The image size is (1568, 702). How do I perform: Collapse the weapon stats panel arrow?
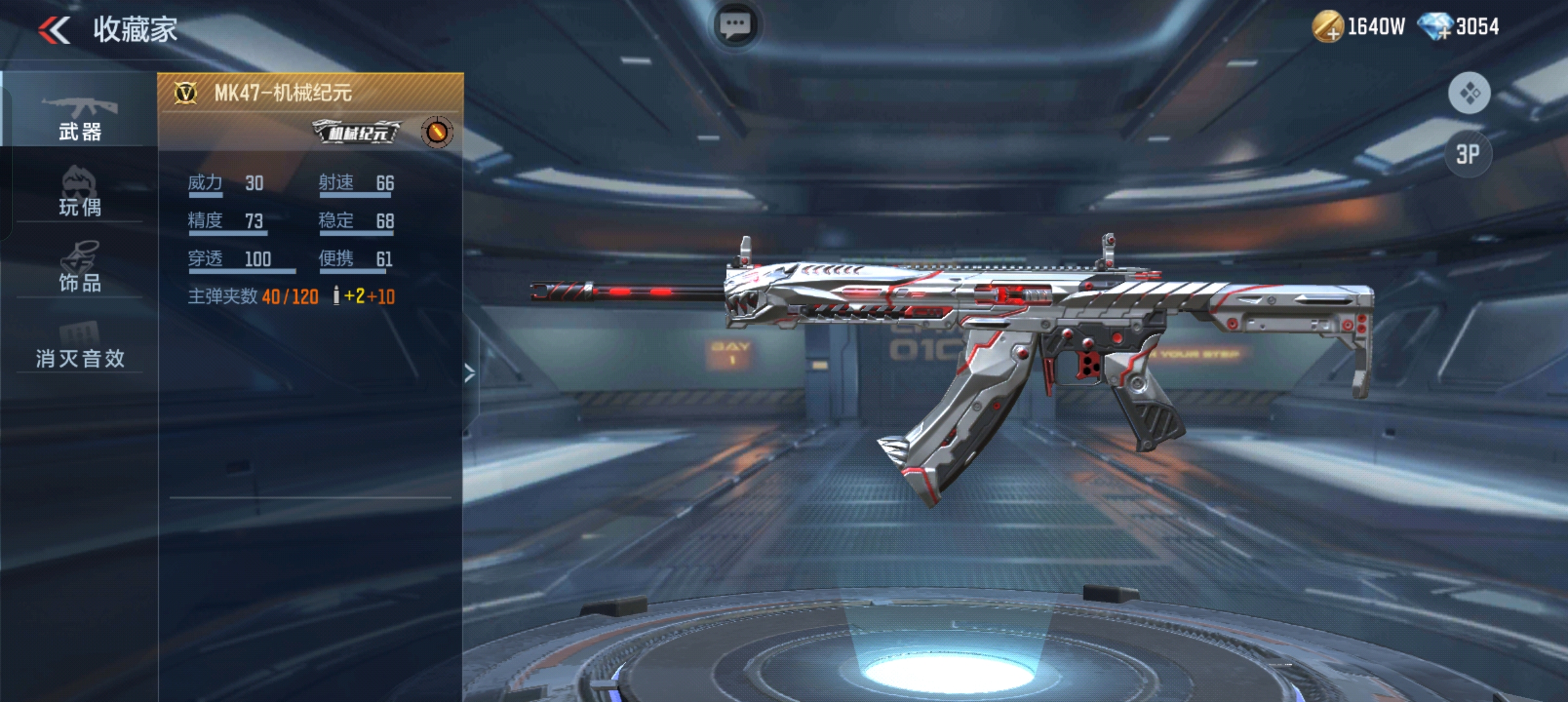pyautogui.click(x=470, y=374)
